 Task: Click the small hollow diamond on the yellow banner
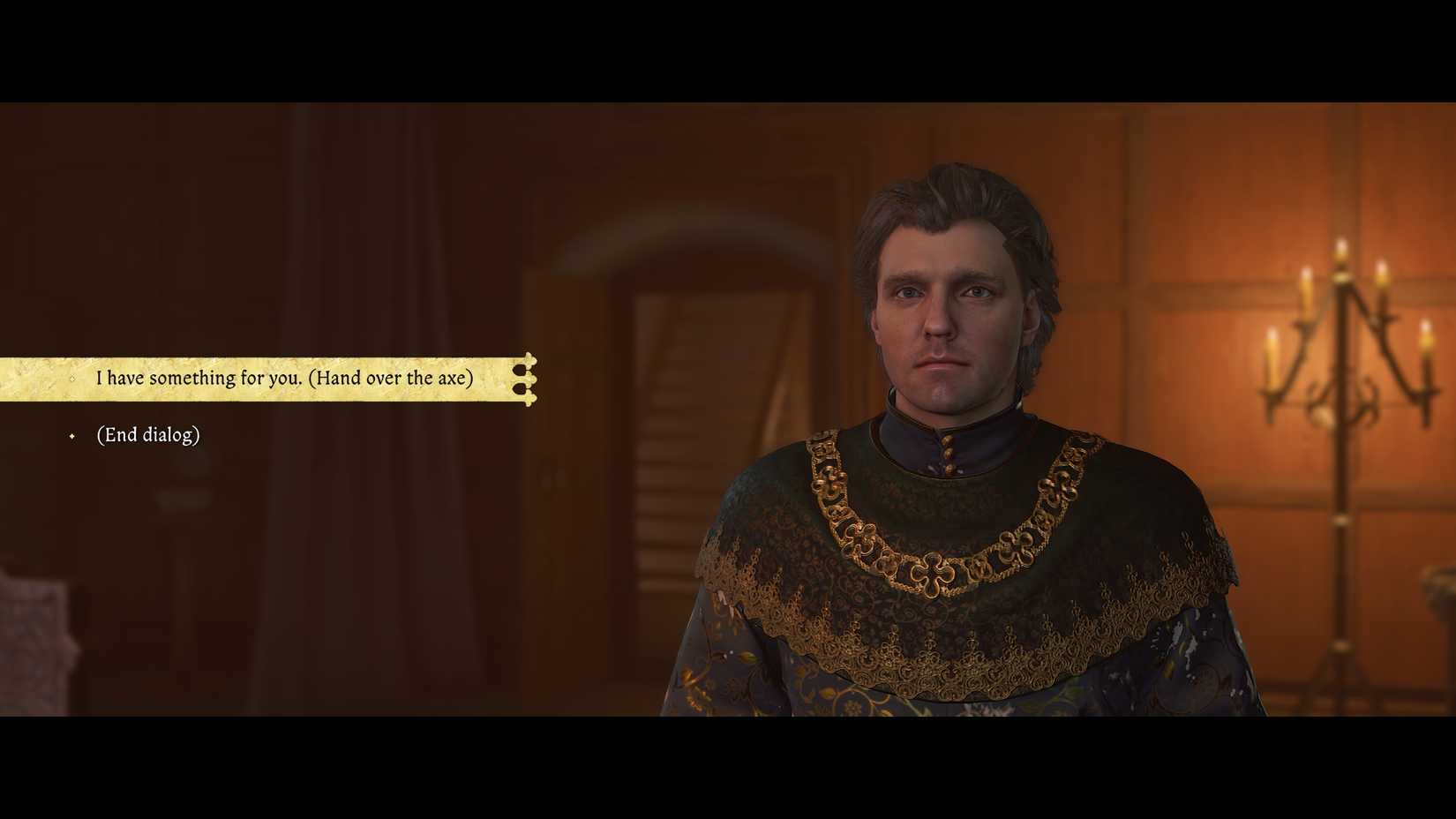click(x=72, y=378)
